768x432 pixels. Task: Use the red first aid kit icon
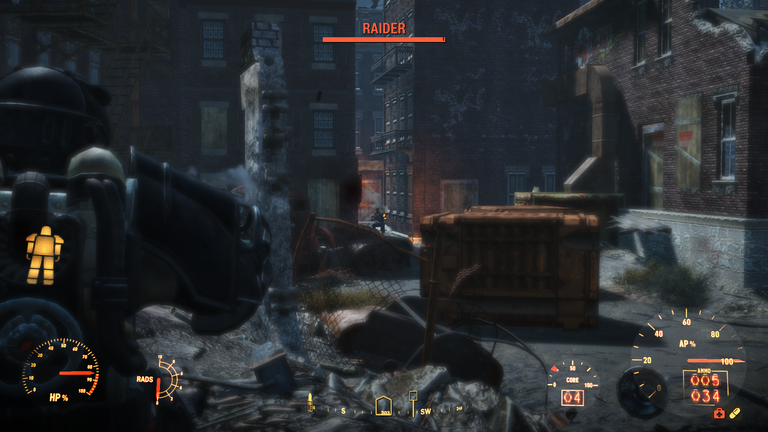click(x=717, y=413)
